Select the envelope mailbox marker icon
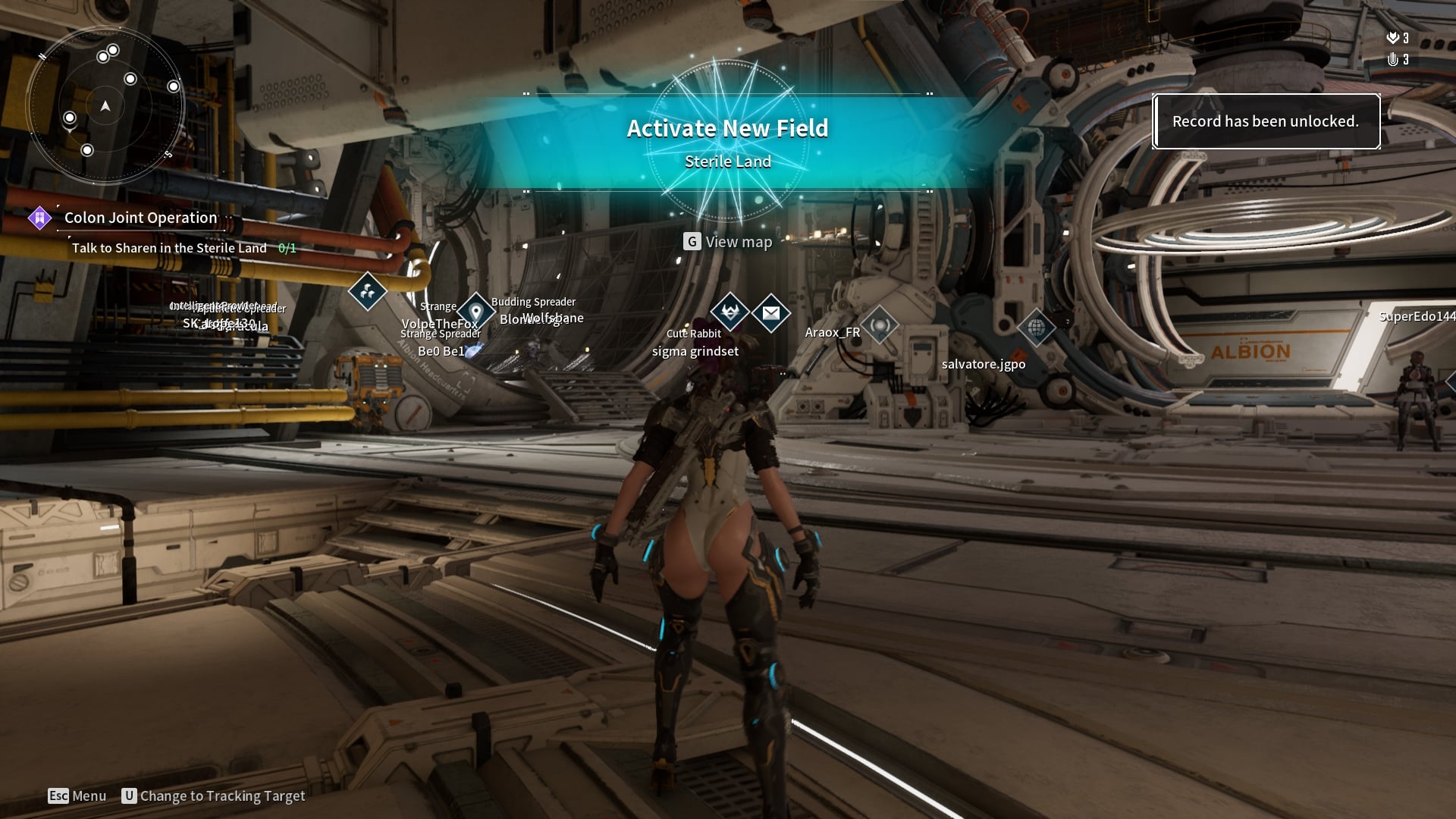 tap(771, 312)
